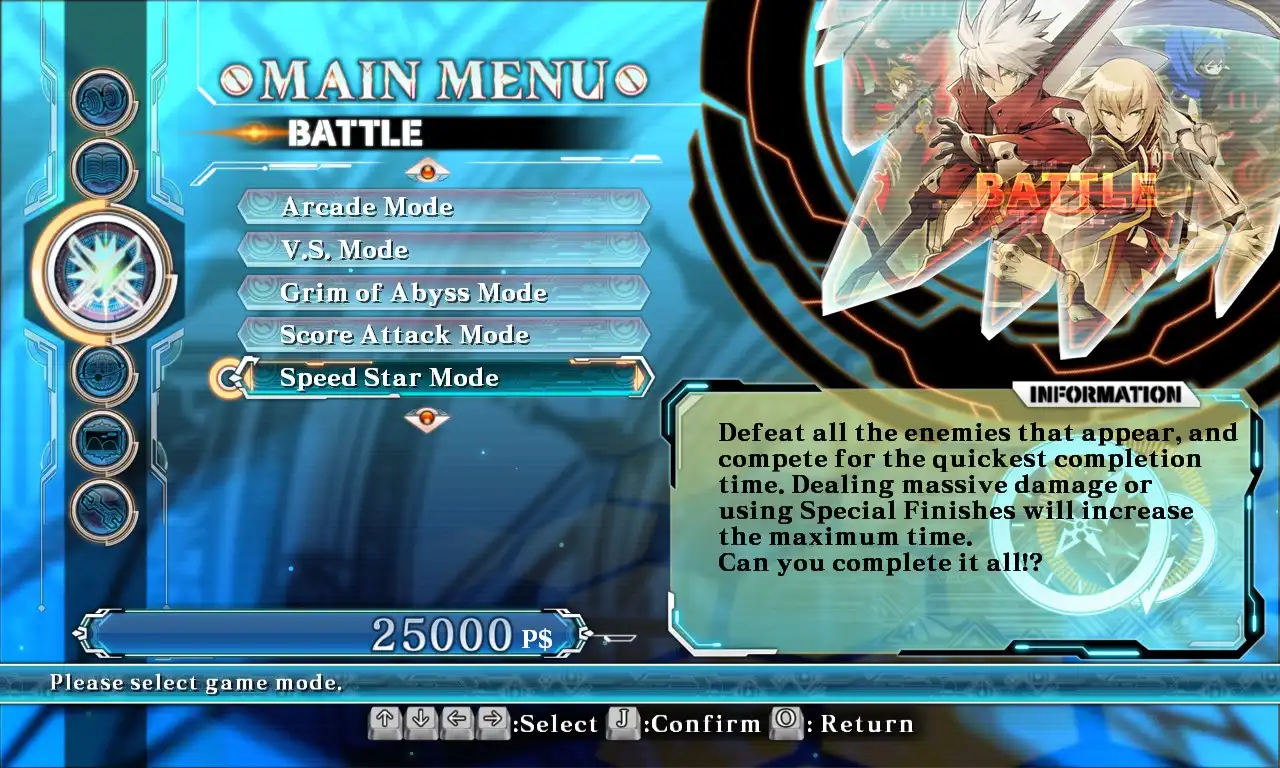Click the J confirm key icon
Screen dimensions: 1280x768
(x=622, y=723)
